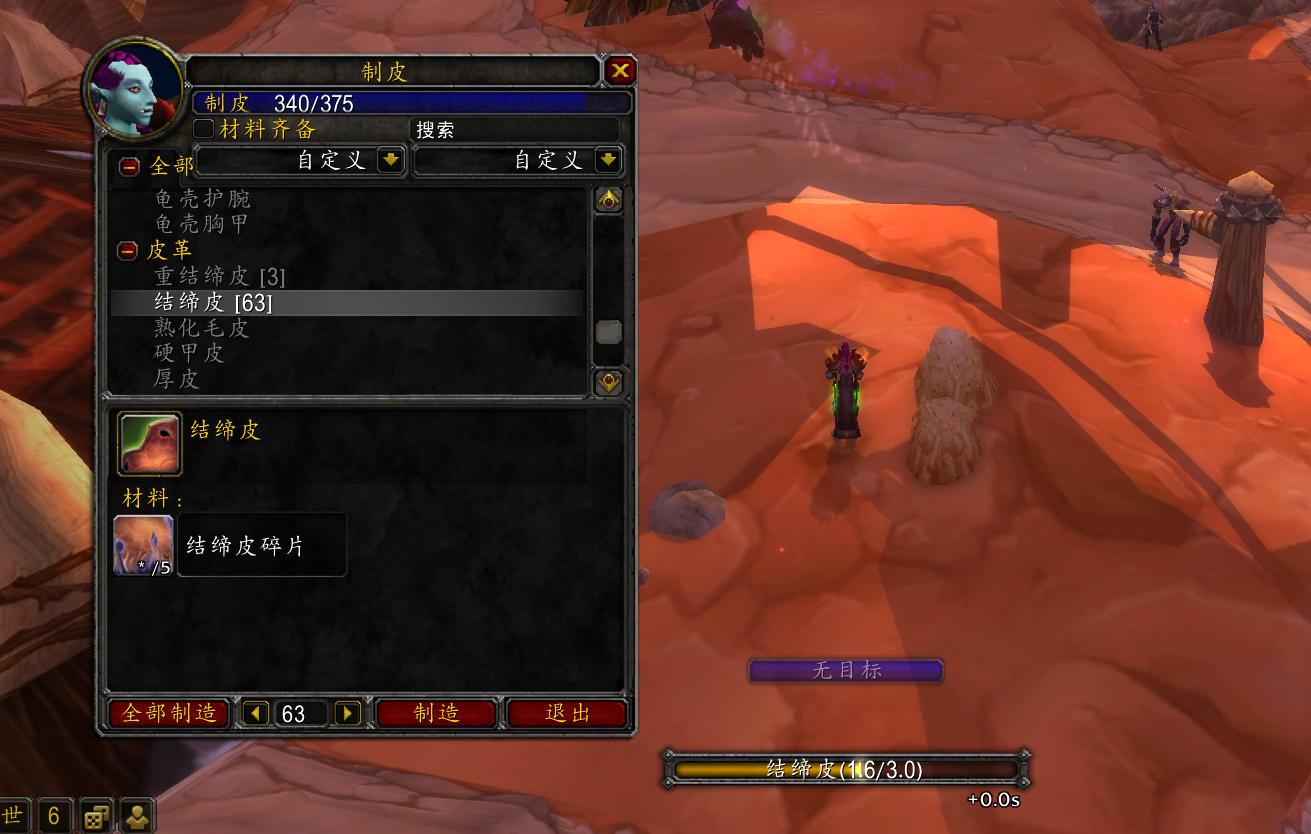Pick the 熟化毛皮 recipe row

coord(201,328)
